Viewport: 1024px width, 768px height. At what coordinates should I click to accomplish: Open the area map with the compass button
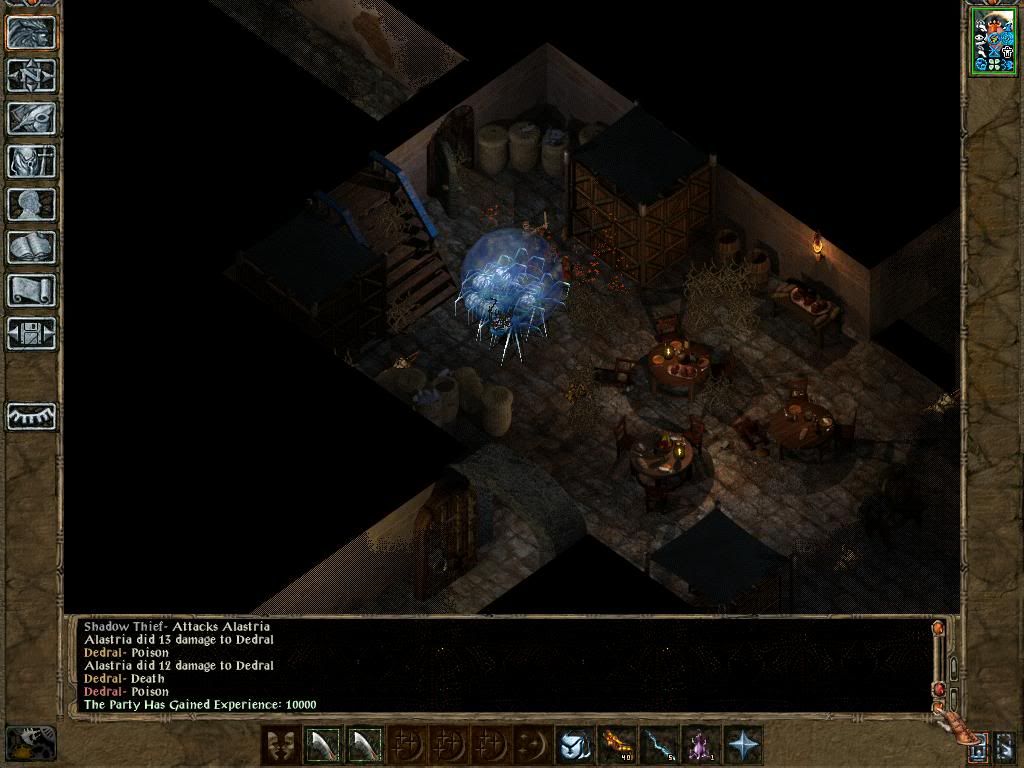[31, 75]
